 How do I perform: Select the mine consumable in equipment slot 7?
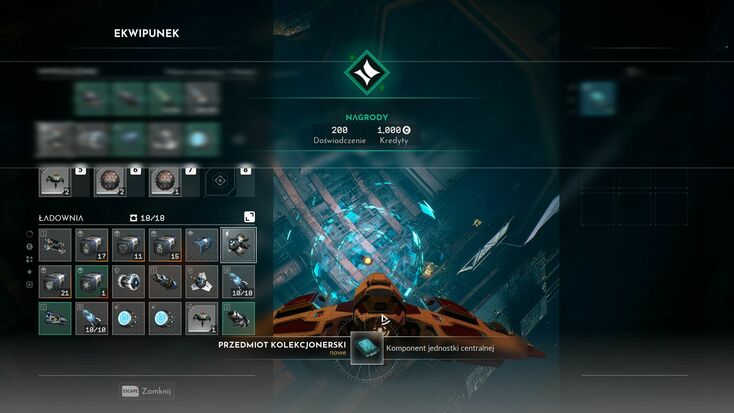point(165,181)
